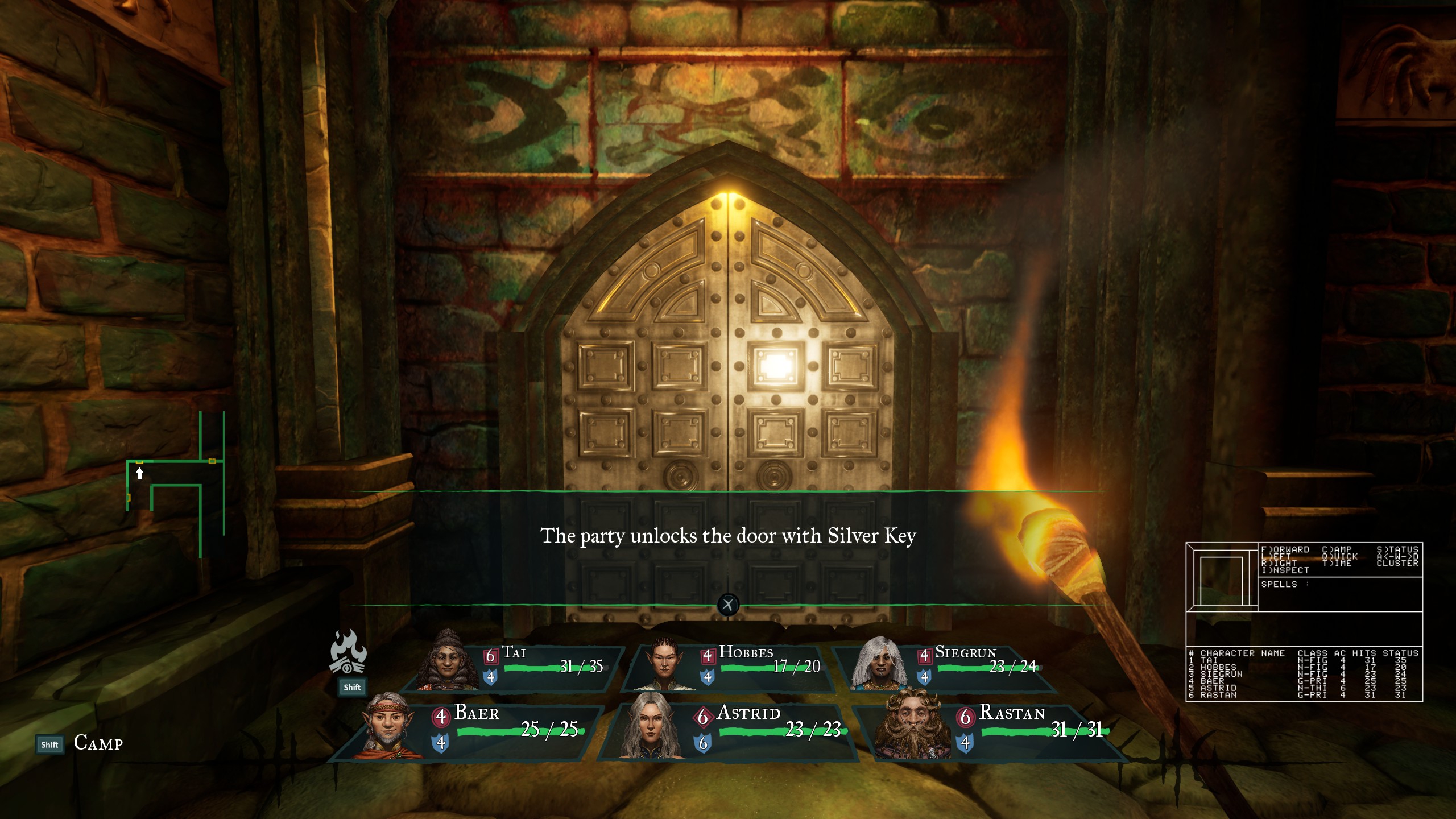The height and width of the screenshot is (819, 1456).
Task: Open the campfire camp icon
Action: [348, 652]
